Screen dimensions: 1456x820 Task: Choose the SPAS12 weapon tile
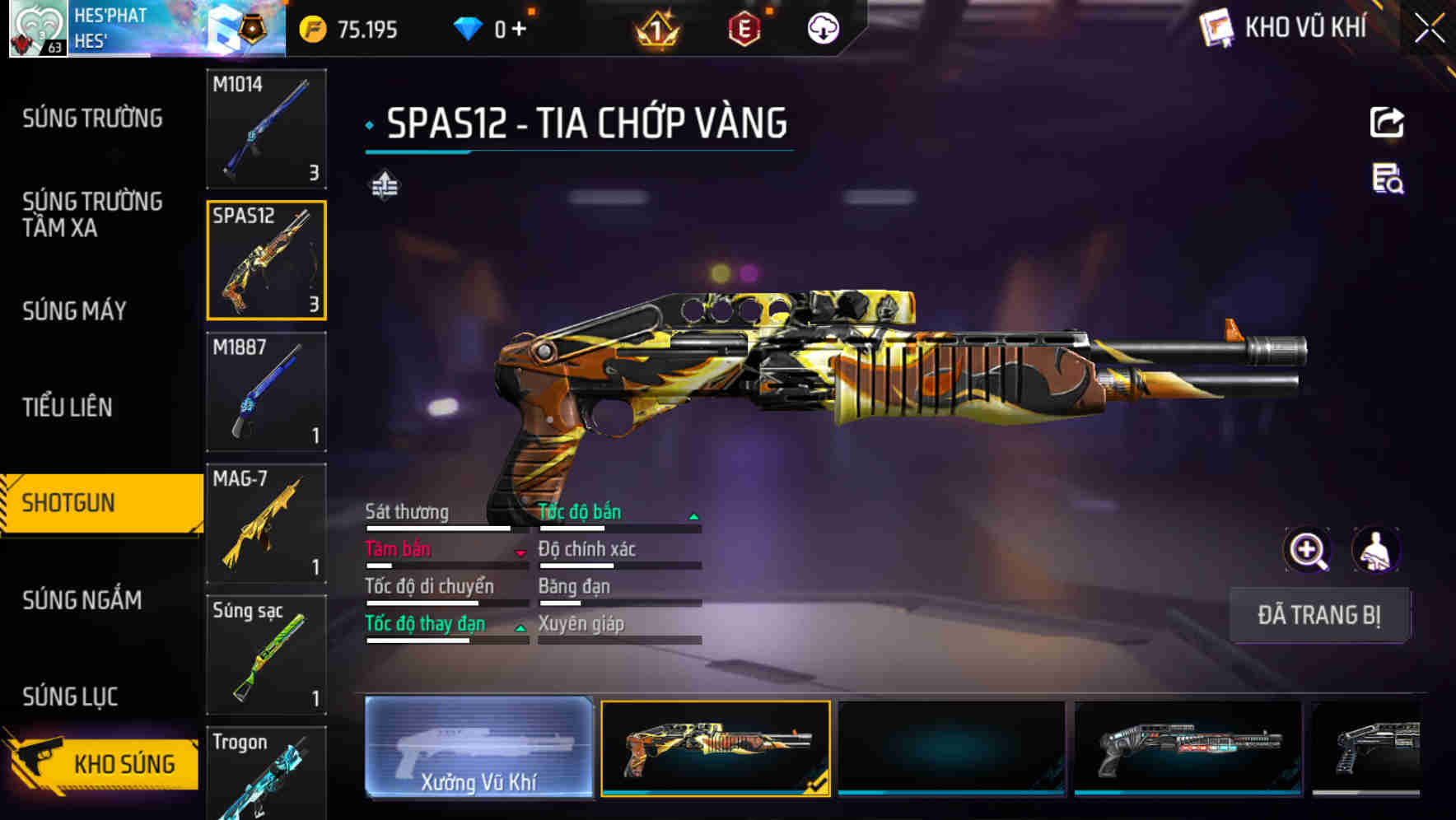266,260
